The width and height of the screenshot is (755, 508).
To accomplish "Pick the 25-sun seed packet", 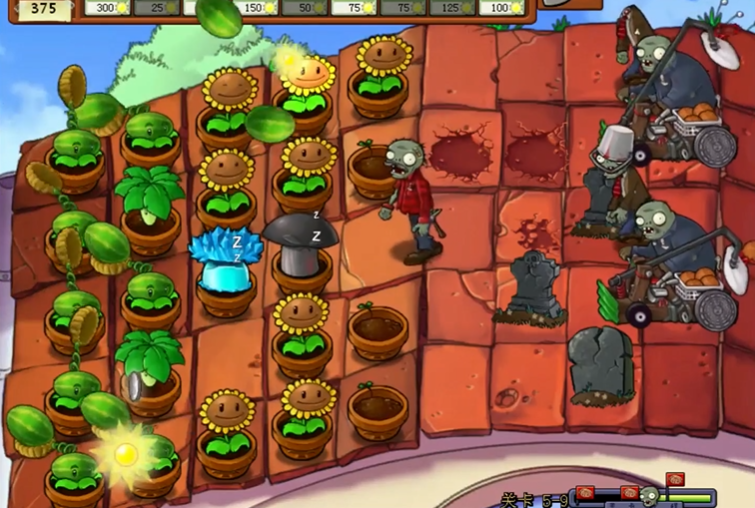I will (155, 8).
